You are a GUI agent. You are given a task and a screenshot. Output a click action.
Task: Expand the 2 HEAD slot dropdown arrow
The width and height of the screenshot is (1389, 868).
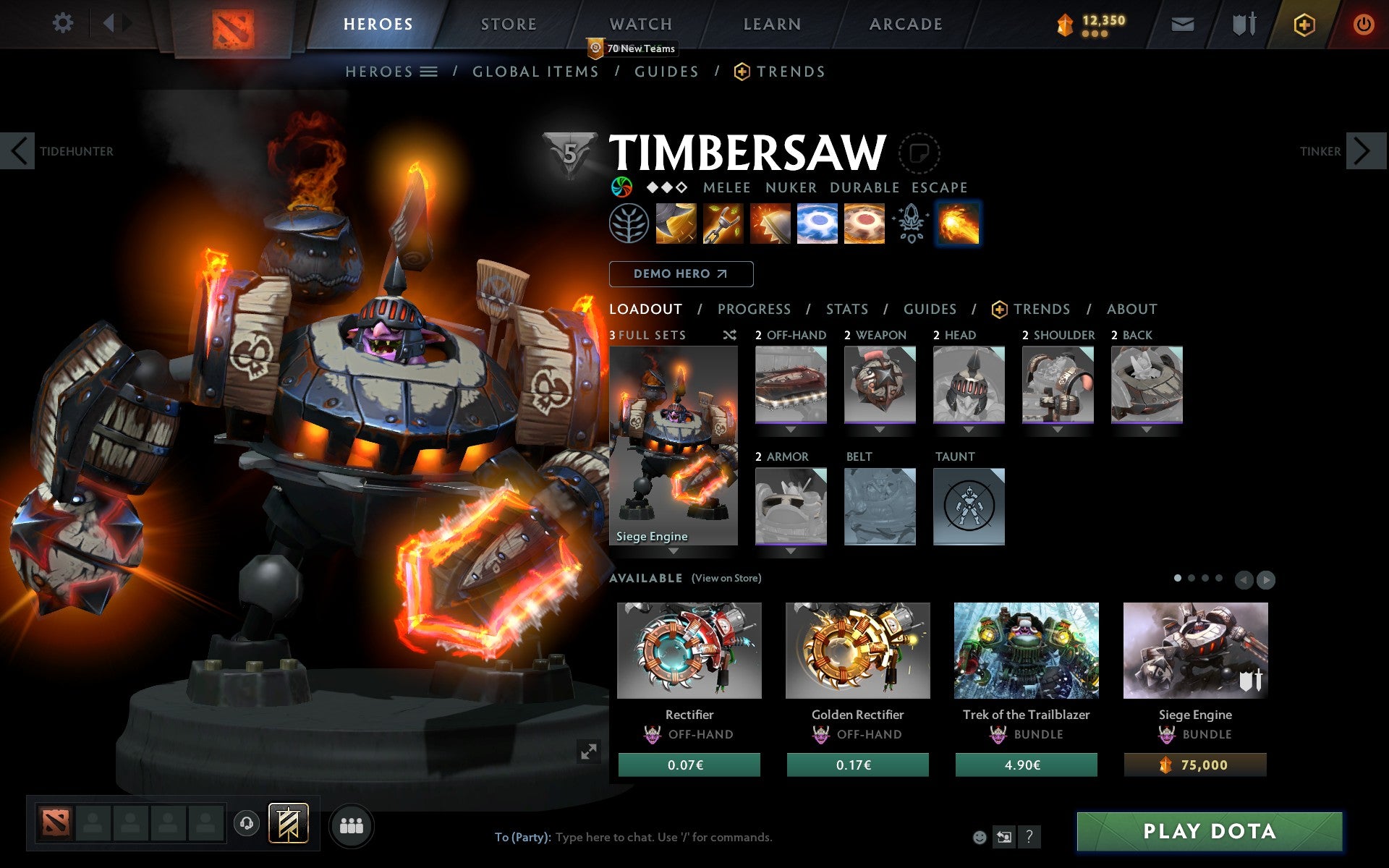point(969,428)
